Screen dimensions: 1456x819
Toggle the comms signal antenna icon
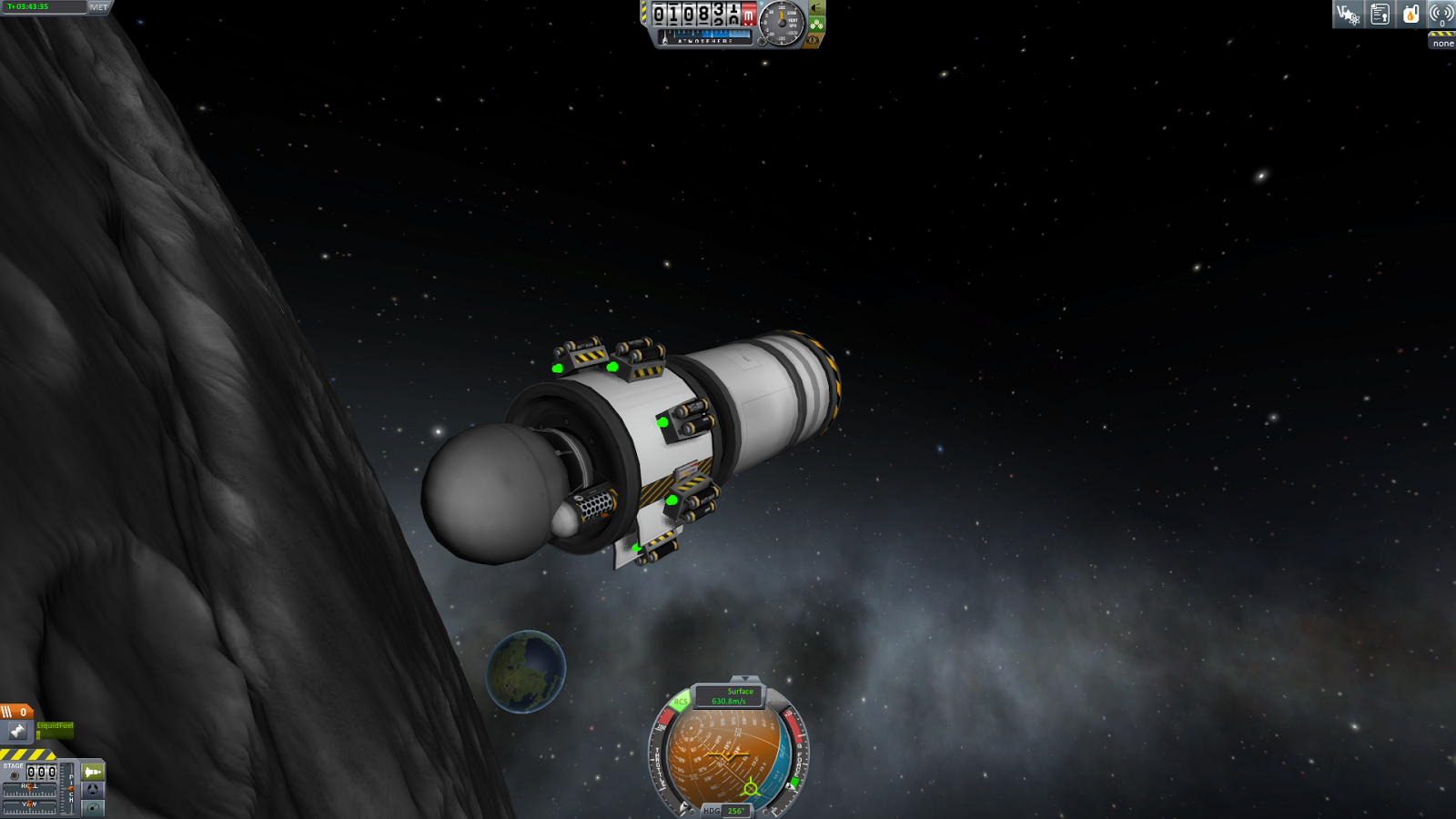point(1441,15)
